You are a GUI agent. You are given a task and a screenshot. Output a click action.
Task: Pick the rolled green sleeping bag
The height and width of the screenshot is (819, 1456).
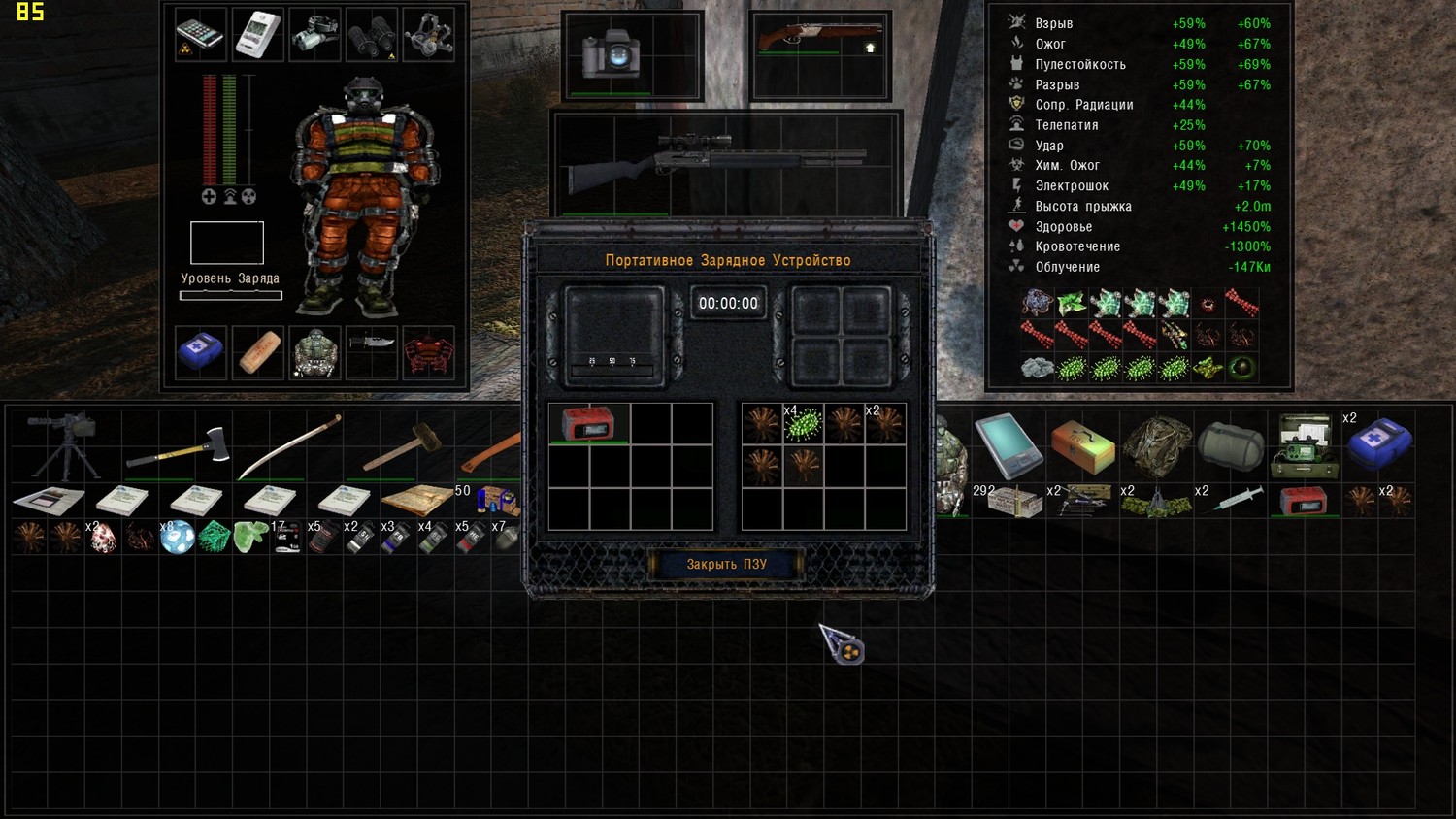(1231, 445)
